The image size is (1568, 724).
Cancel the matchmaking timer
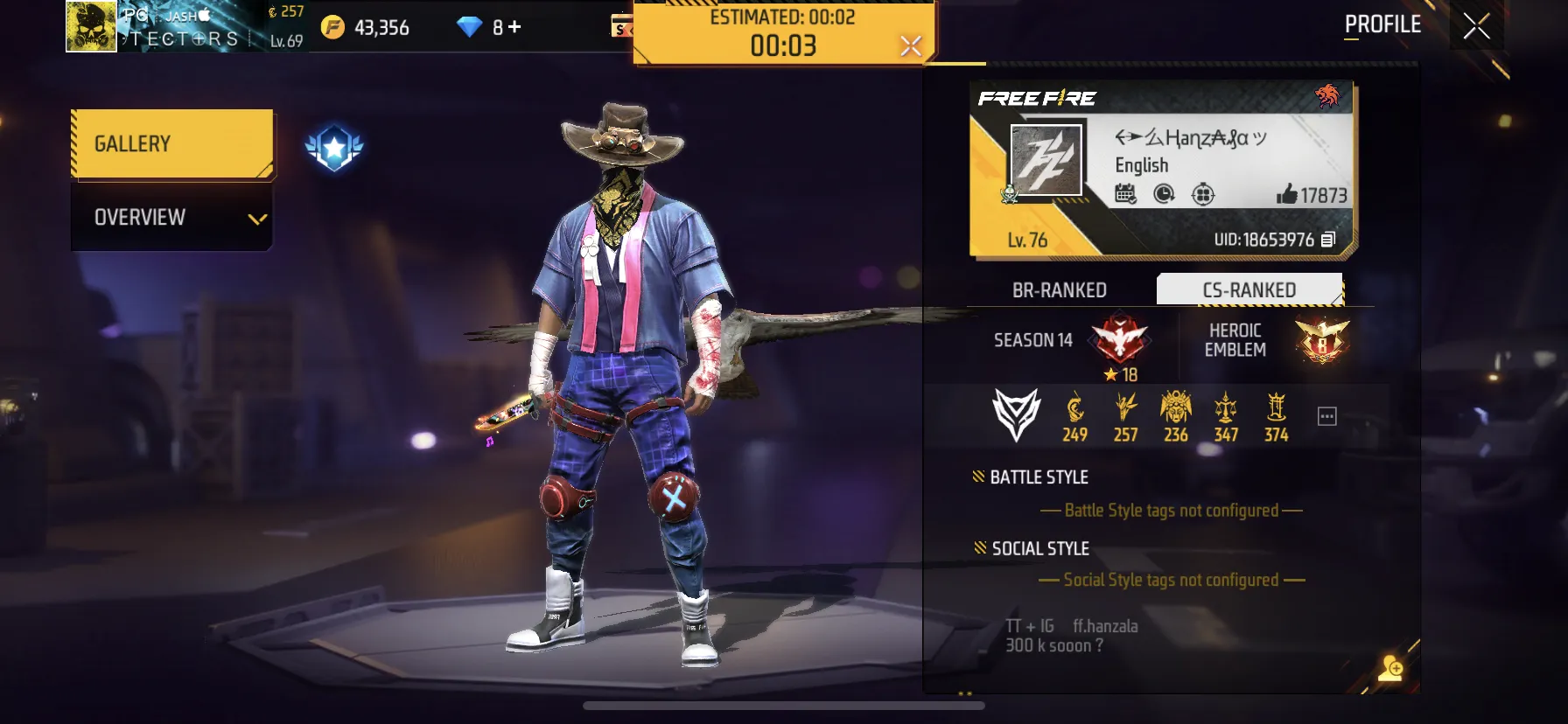pos(911,45)
